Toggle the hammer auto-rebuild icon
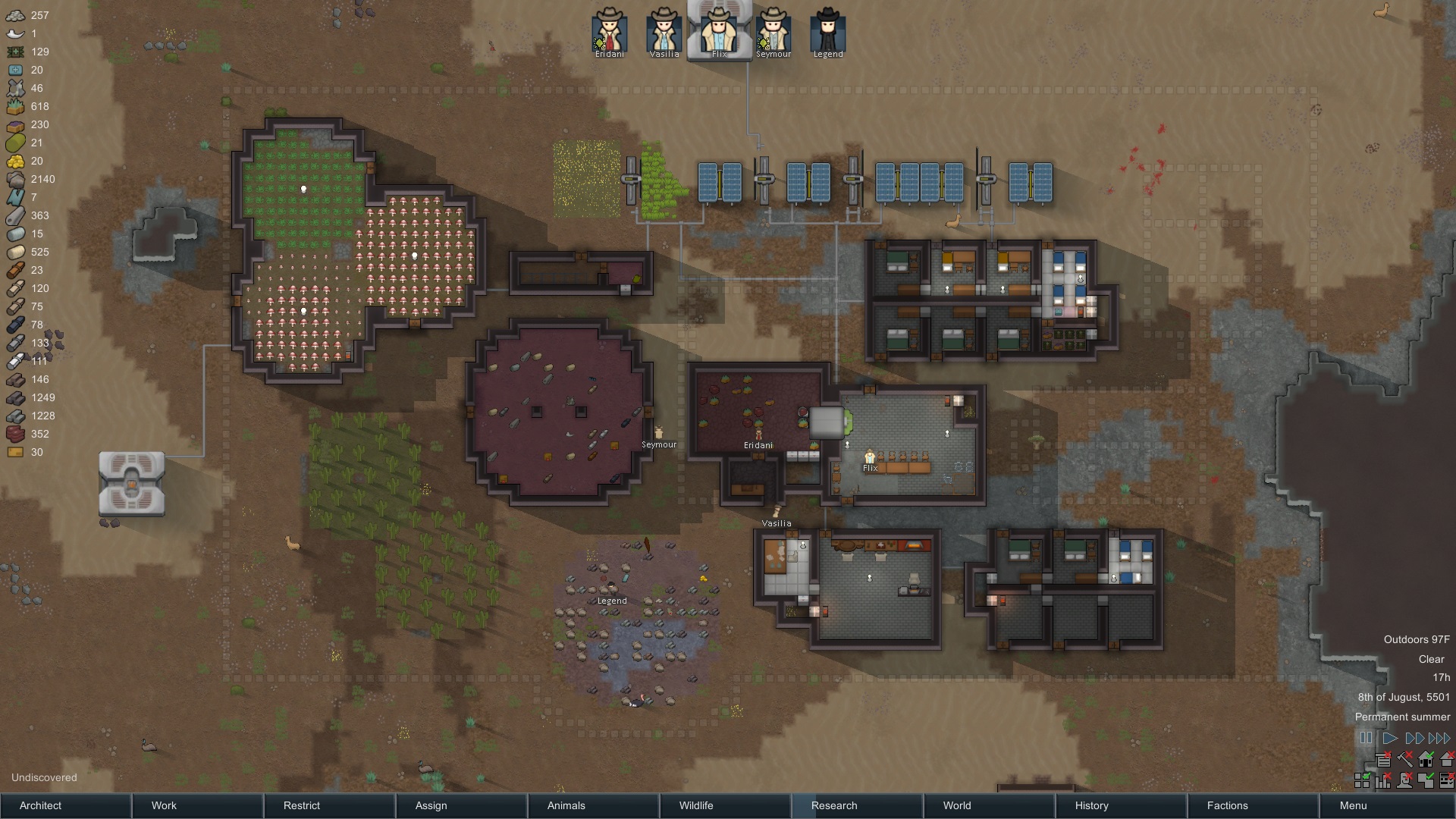The height and width of the screenshot is (819, 1456). (1405, 759)
